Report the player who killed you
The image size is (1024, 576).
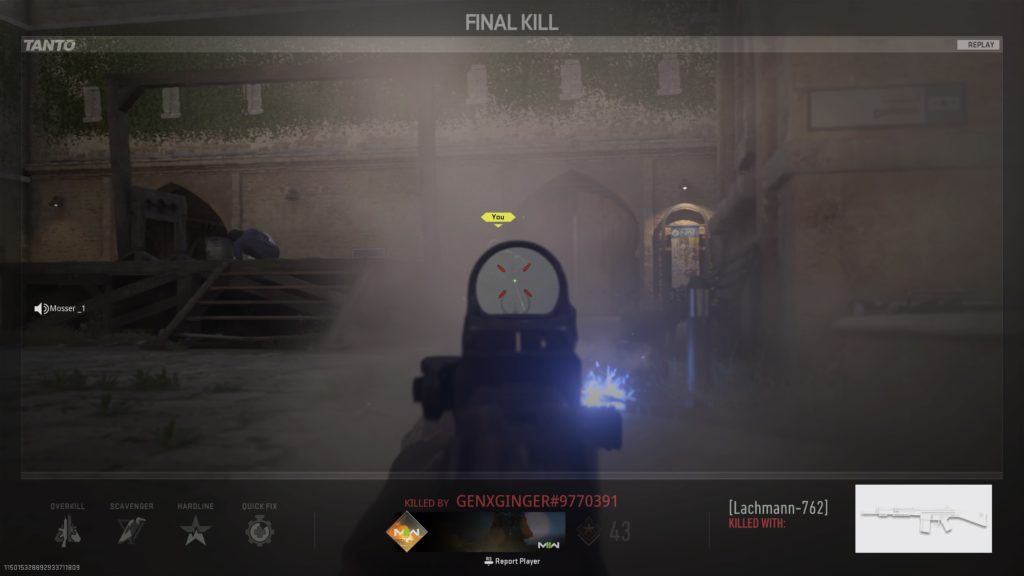click(512, 561)
